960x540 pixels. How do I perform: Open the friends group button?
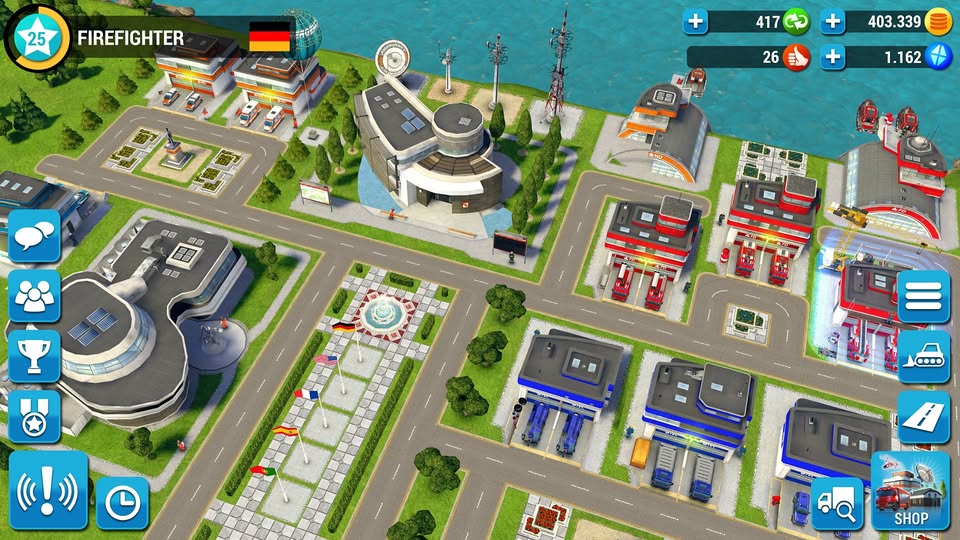35,296
